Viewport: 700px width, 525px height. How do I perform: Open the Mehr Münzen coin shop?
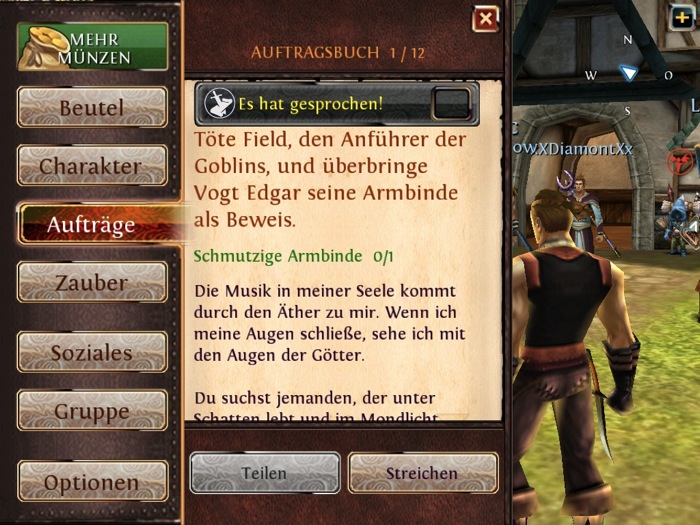(92, 47)
